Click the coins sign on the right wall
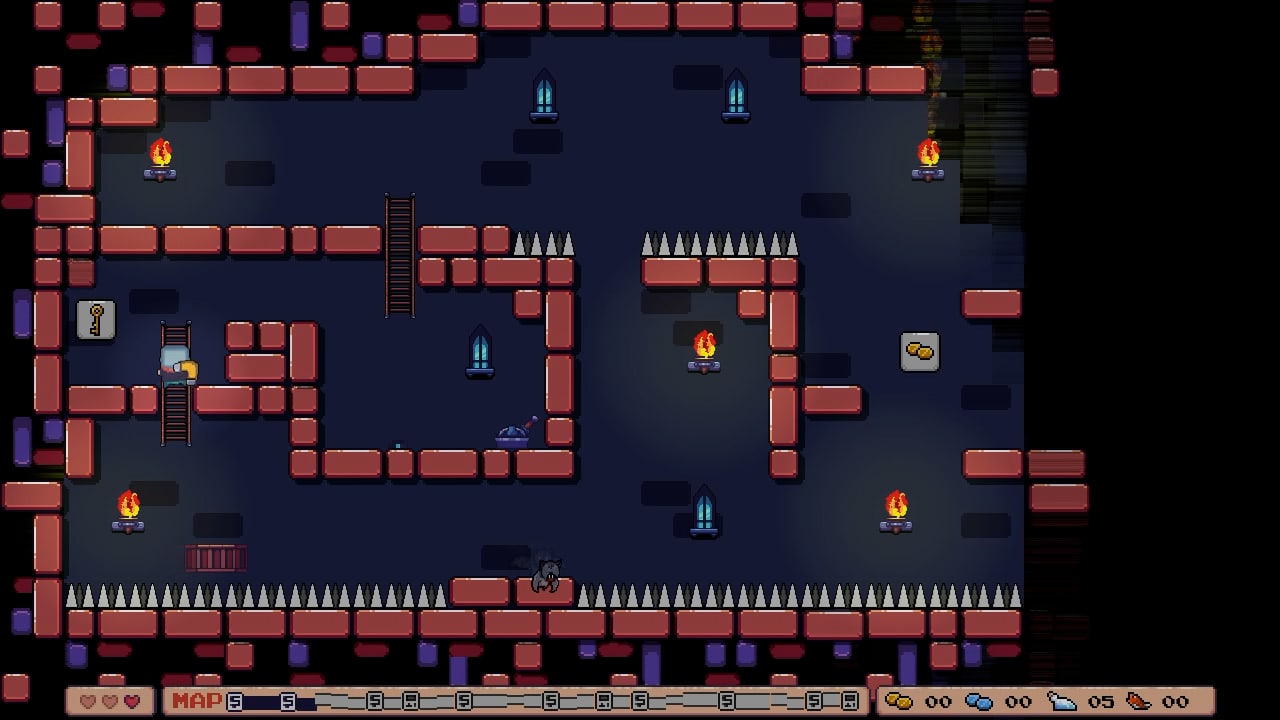This screenshot has width=1280, height=720. point(919,351)
